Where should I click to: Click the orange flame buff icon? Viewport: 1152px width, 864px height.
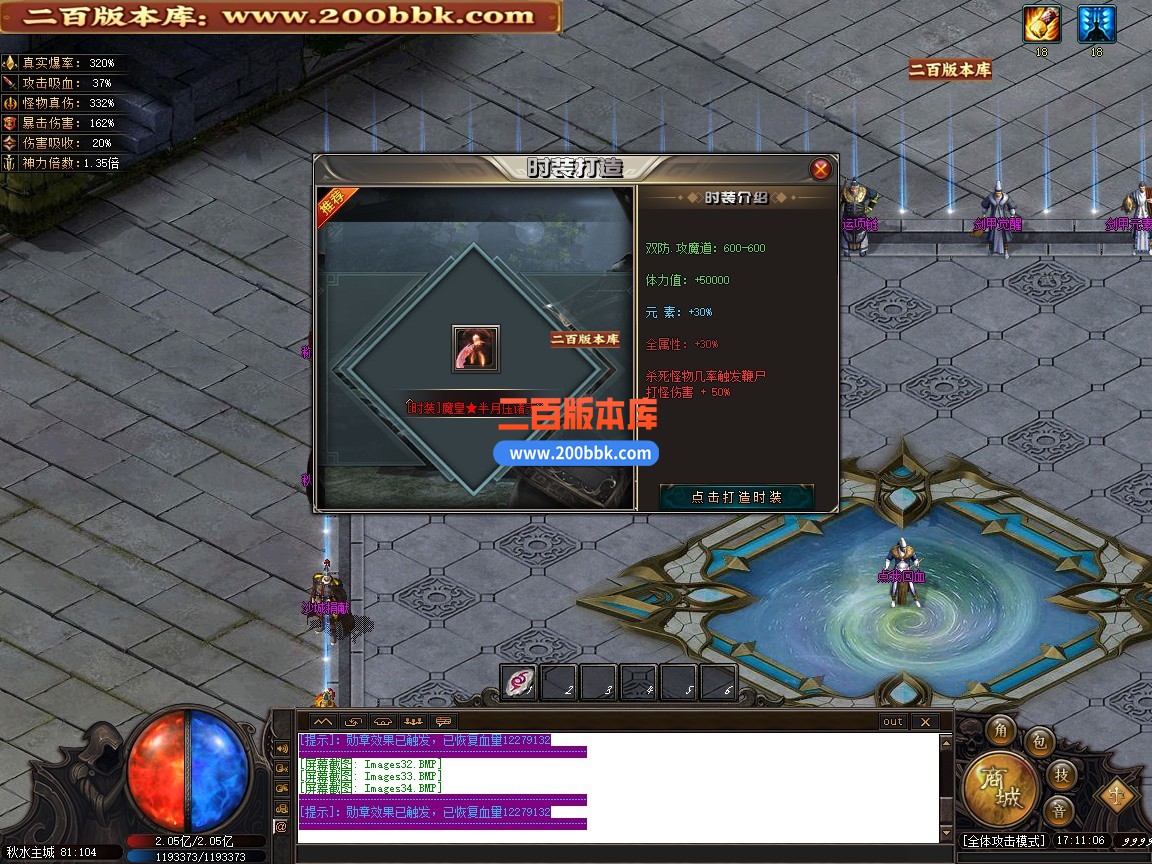(x=1041, y=24)
